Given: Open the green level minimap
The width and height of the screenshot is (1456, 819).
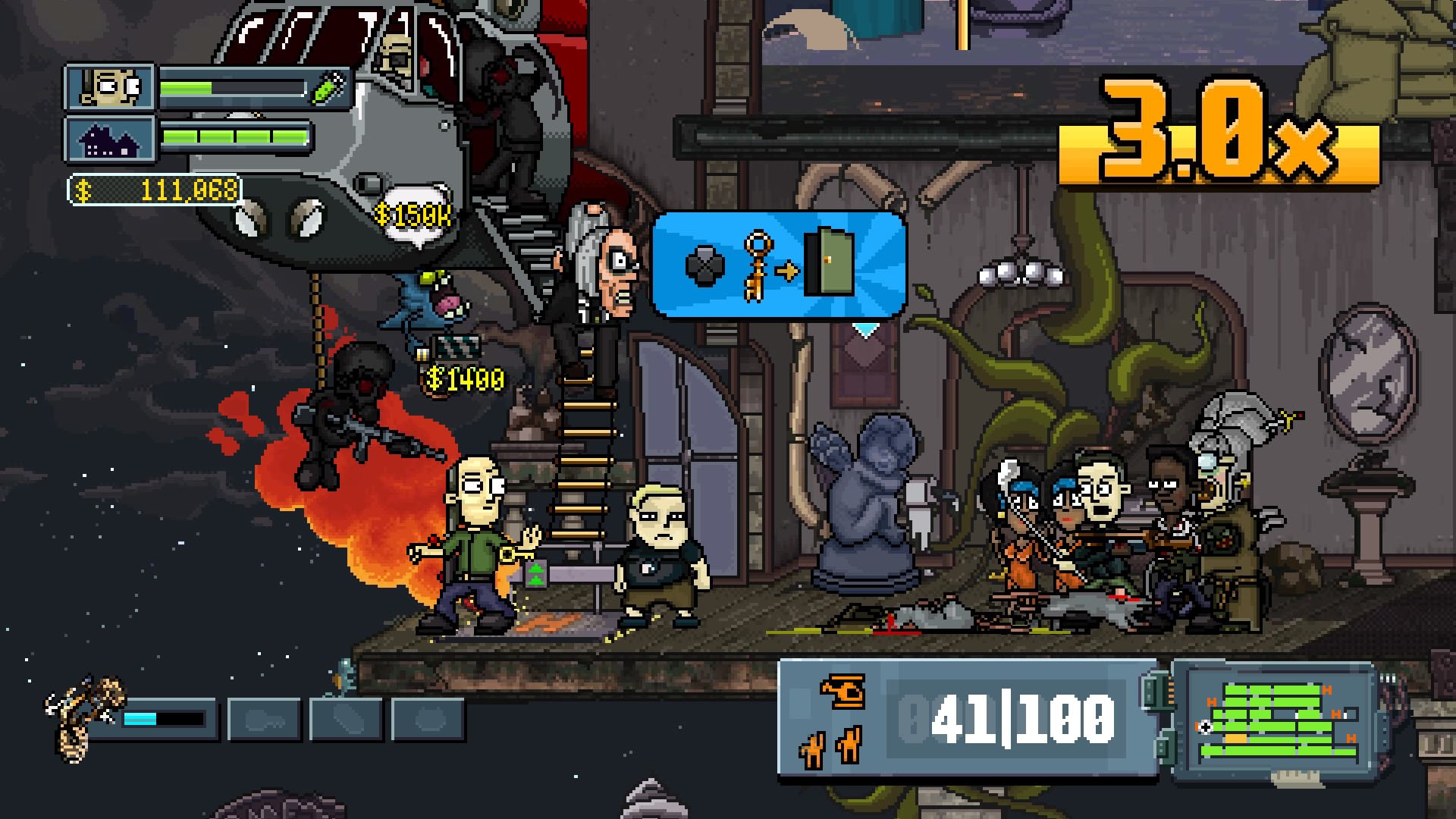Looking at the screenshot, I should point(1276,722).
